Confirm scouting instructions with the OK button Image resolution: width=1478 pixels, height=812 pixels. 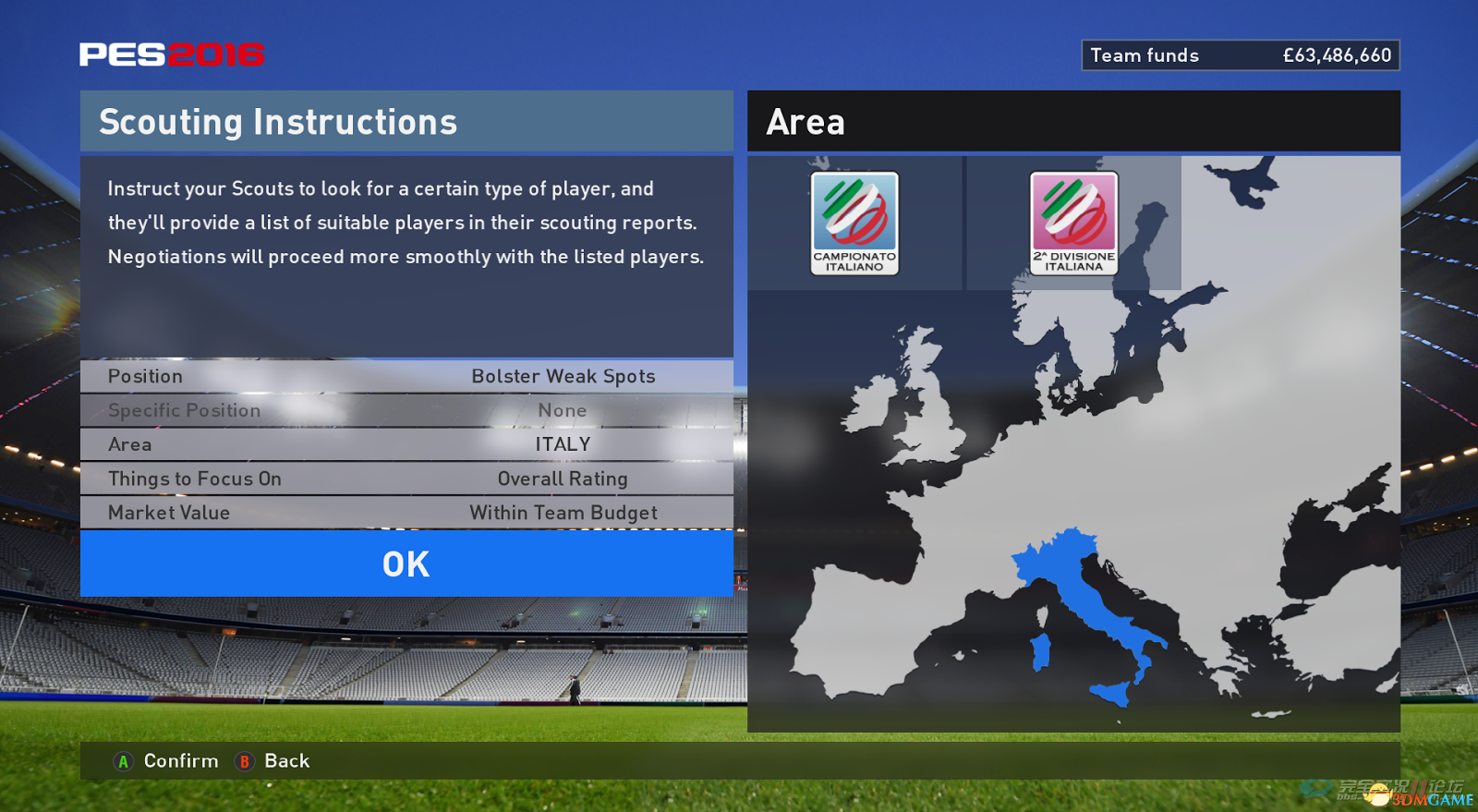[x=406, y=564]
